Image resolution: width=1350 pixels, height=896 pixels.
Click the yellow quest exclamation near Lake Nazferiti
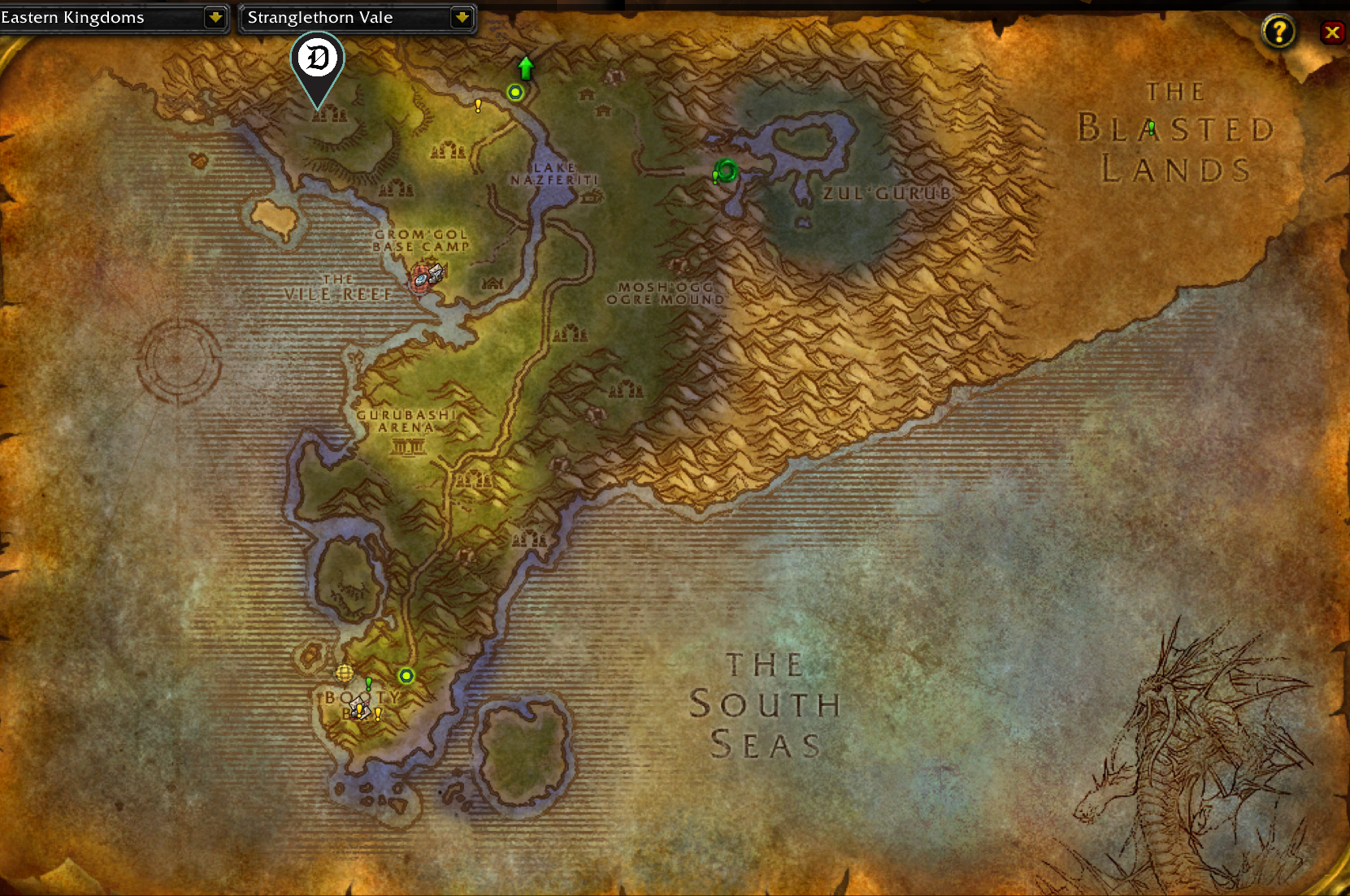[x=478, y=104]
